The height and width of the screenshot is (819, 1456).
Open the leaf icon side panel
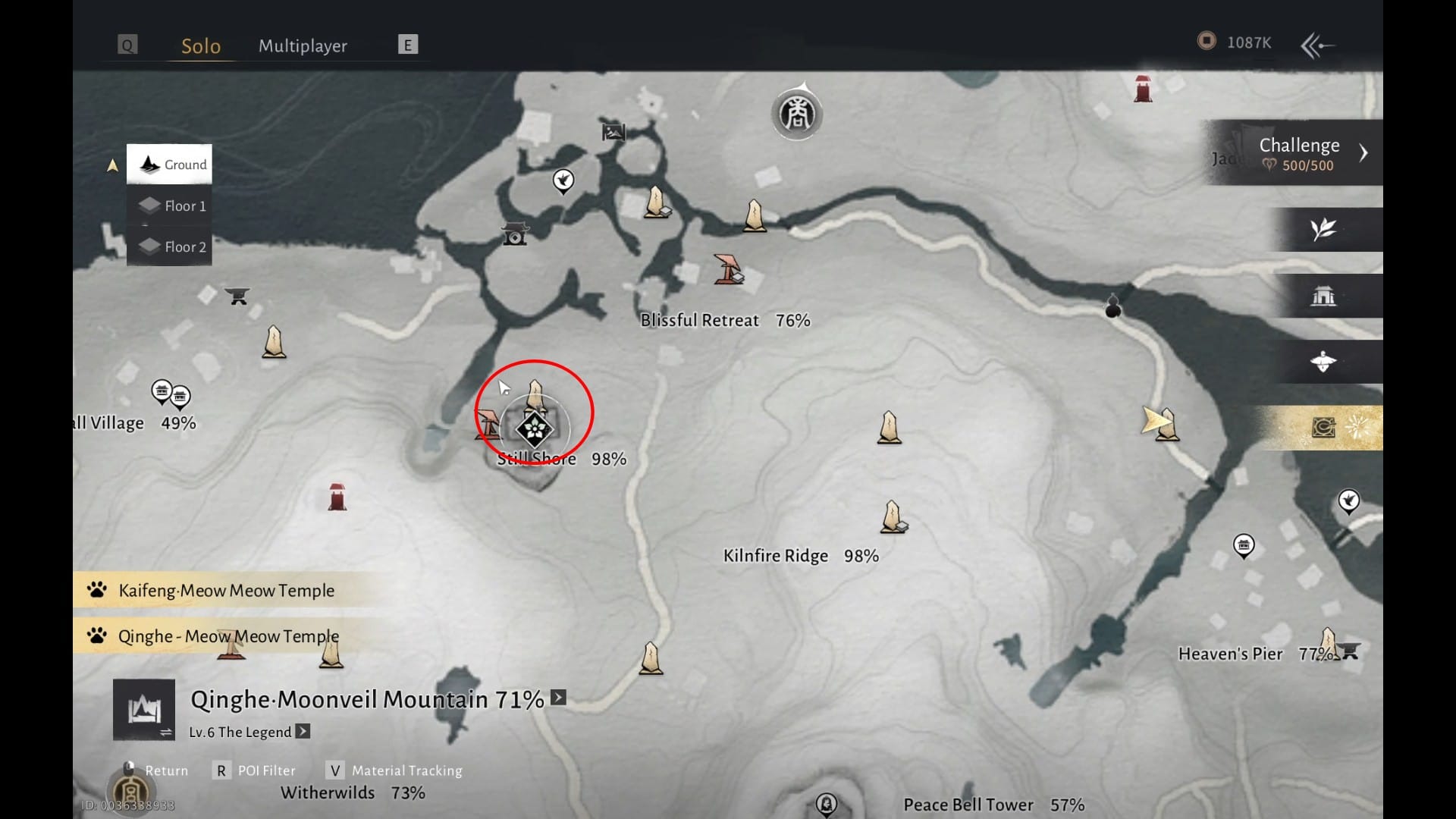(1323, 229)
